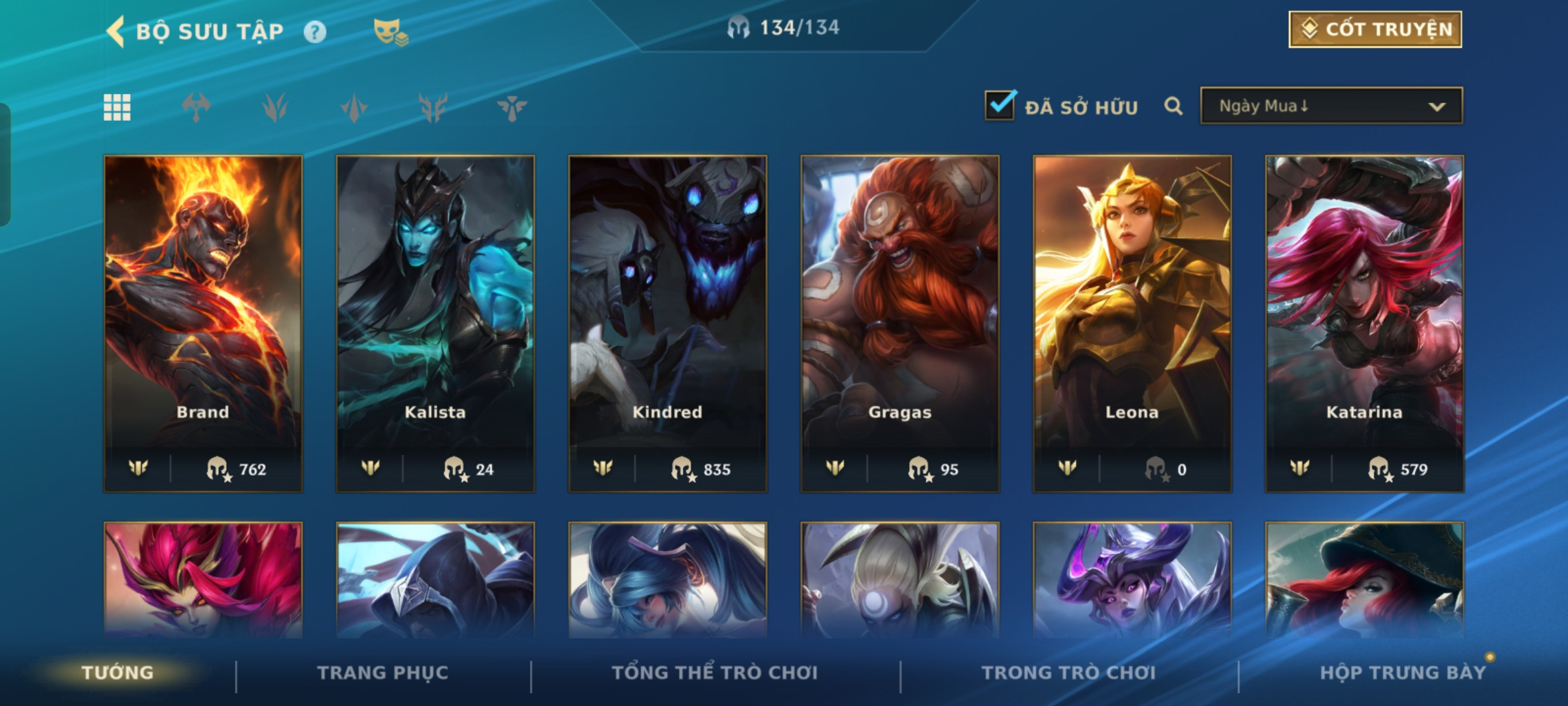Open the champion search magnifier
Image resolution: width=1568 pixels, height=706 pixels.
tap(1173, 106)
